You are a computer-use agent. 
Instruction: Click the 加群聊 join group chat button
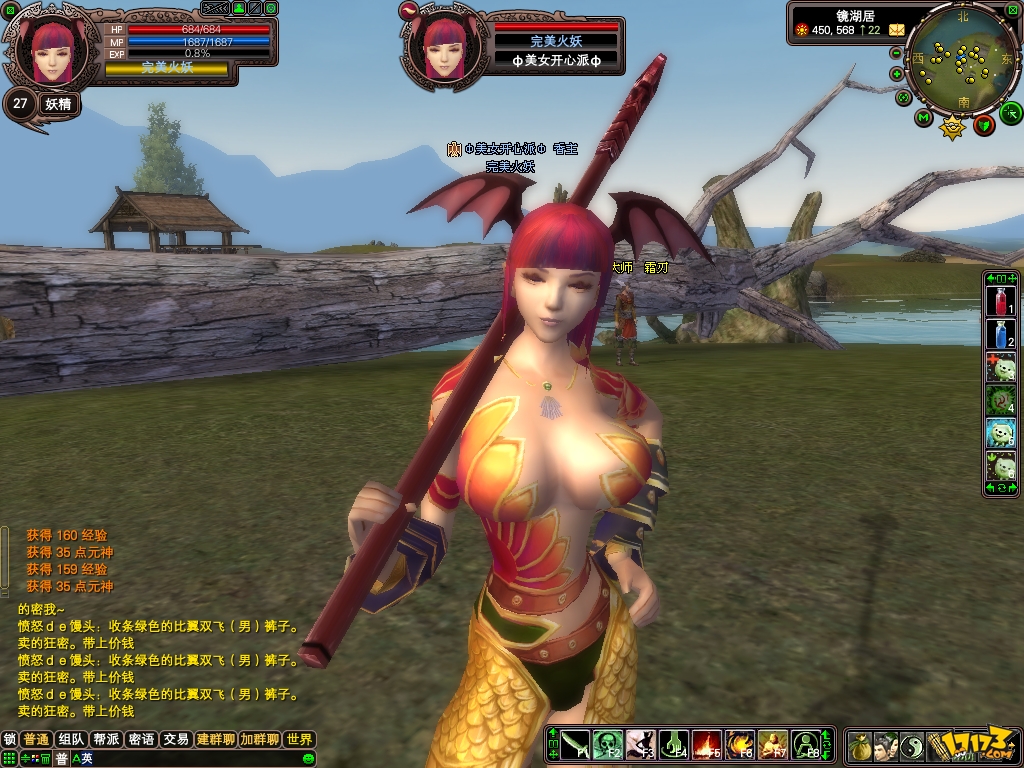coord(259,740)
